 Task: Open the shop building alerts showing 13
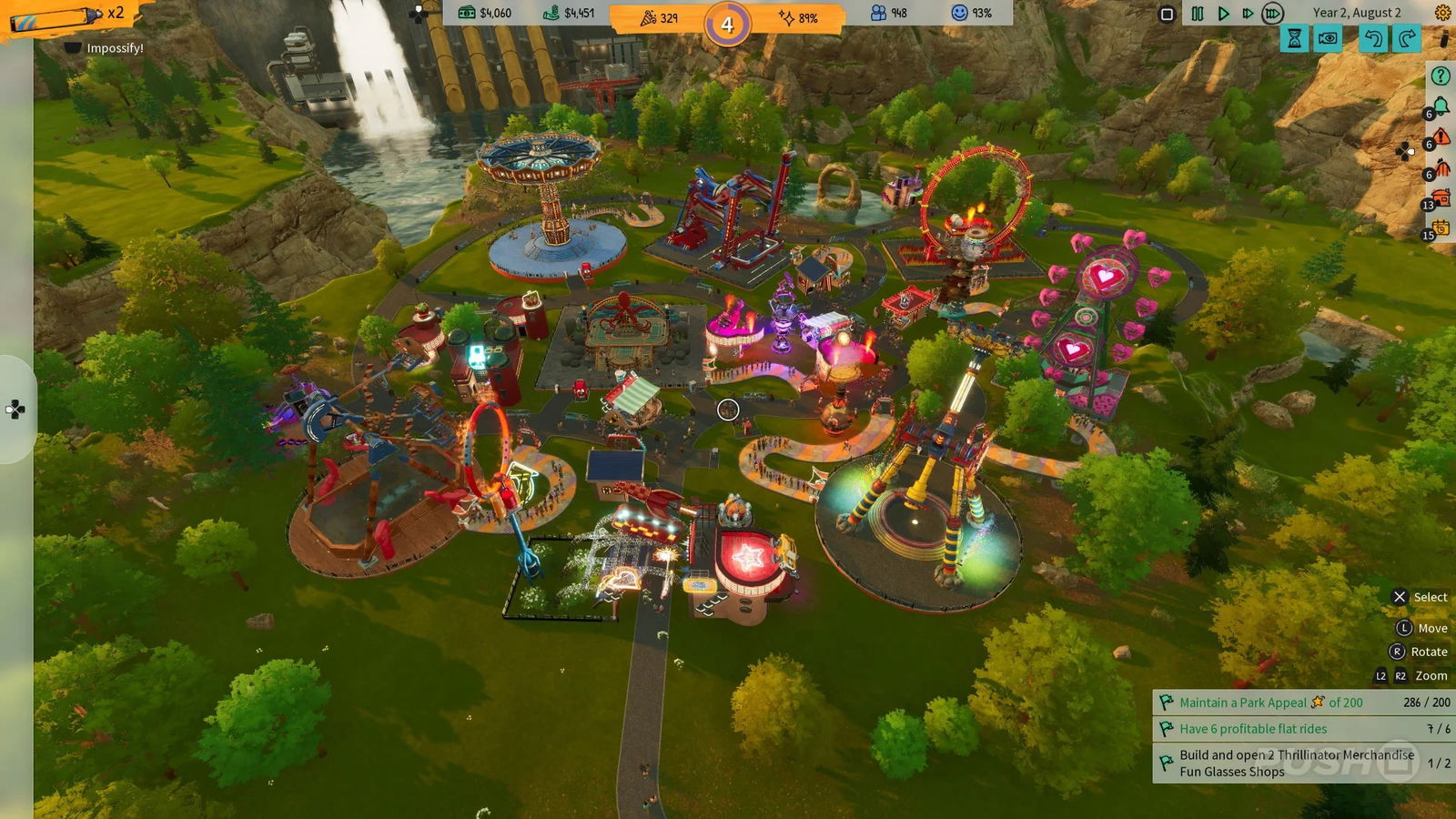1441,197
